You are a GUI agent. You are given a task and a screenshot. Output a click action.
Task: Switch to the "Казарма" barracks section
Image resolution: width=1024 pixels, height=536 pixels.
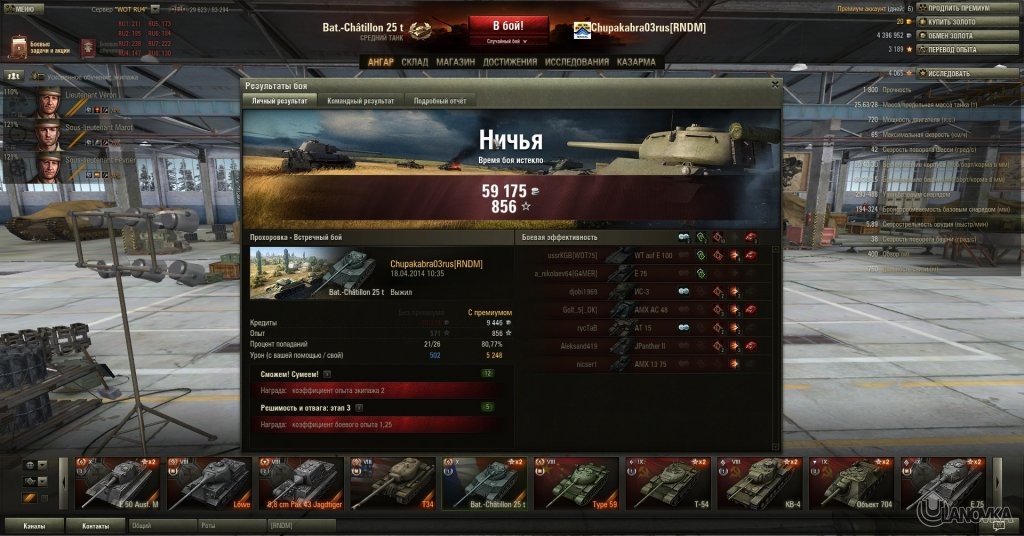pos(636,62)
